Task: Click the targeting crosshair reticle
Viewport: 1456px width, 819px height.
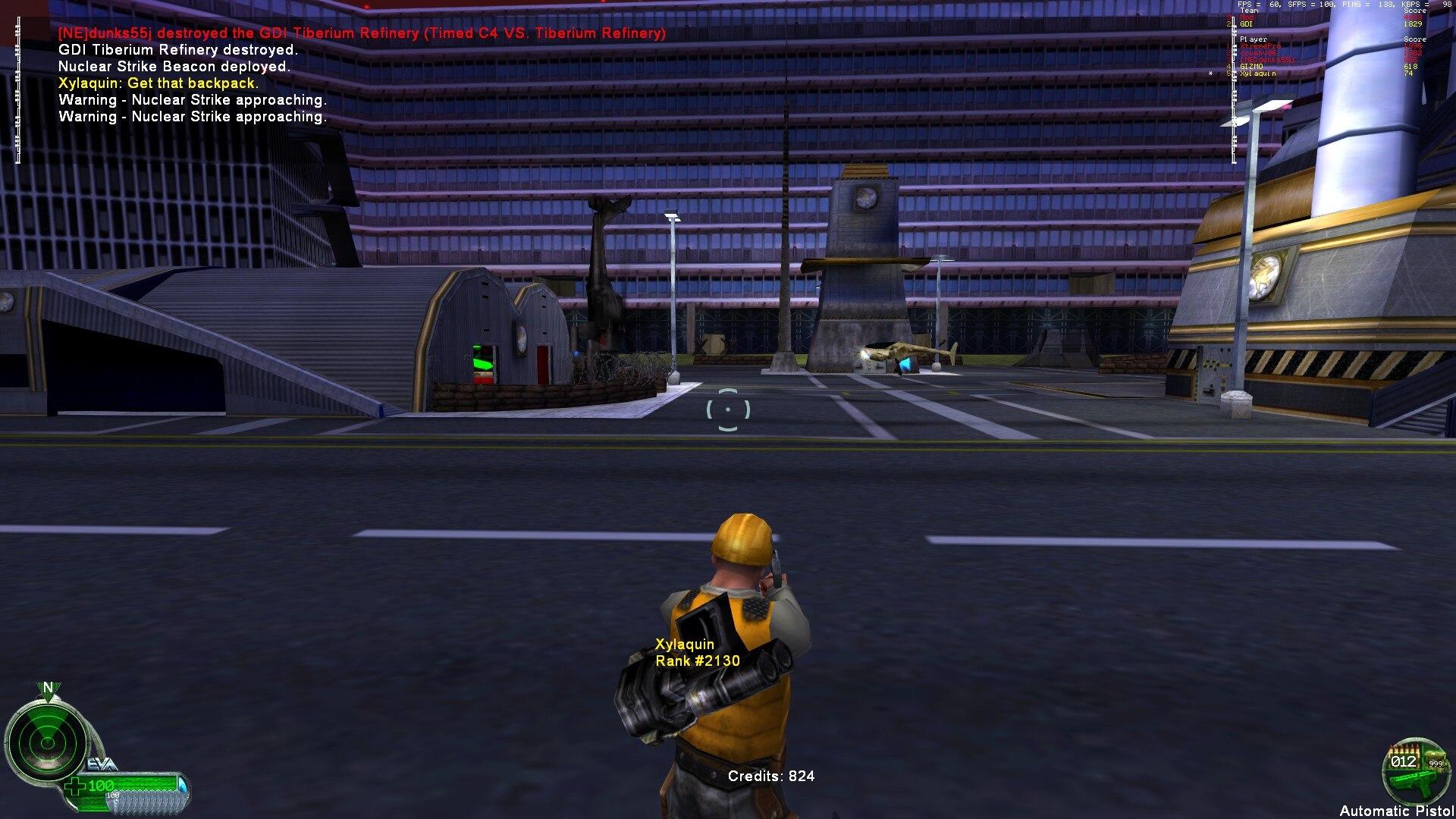Action: click(x=727, y=409)
